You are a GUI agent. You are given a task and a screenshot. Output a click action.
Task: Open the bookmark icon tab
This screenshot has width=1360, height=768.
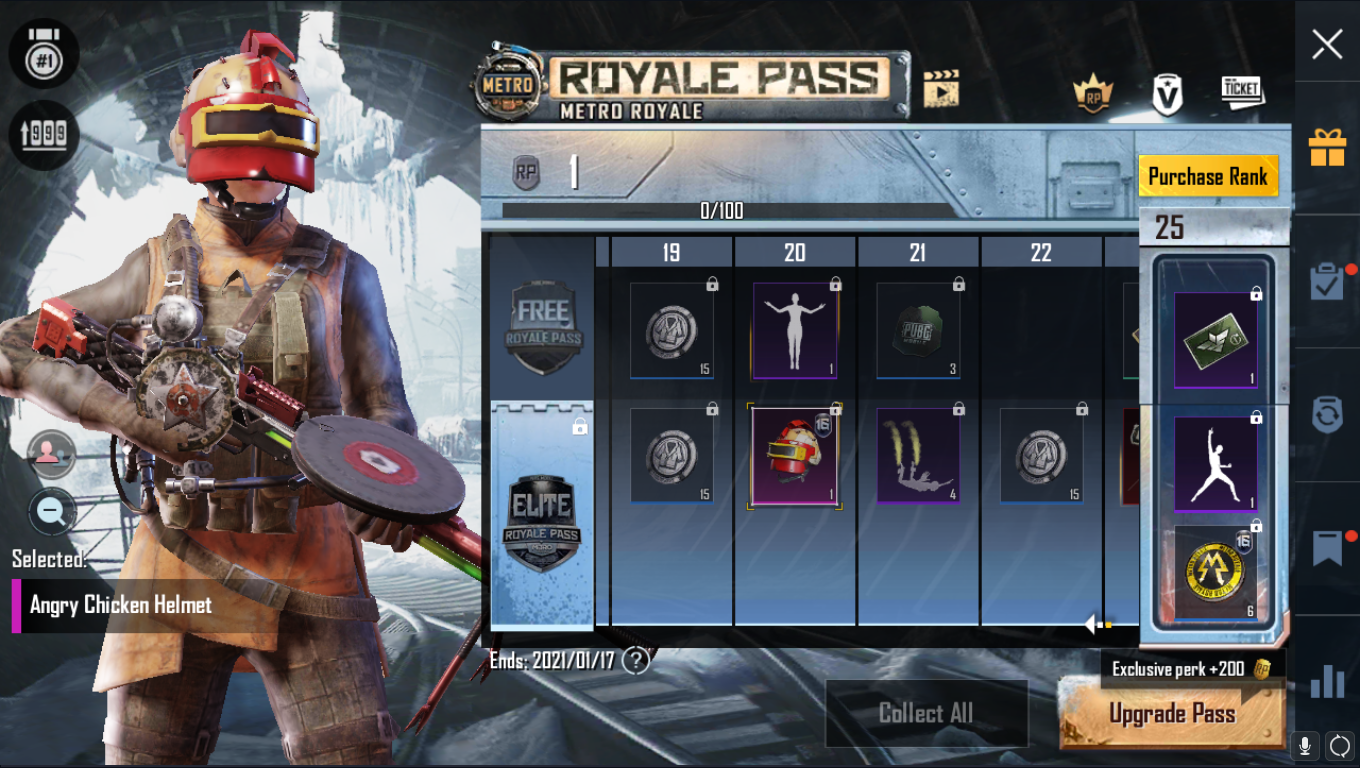[x=1327, y=548]
